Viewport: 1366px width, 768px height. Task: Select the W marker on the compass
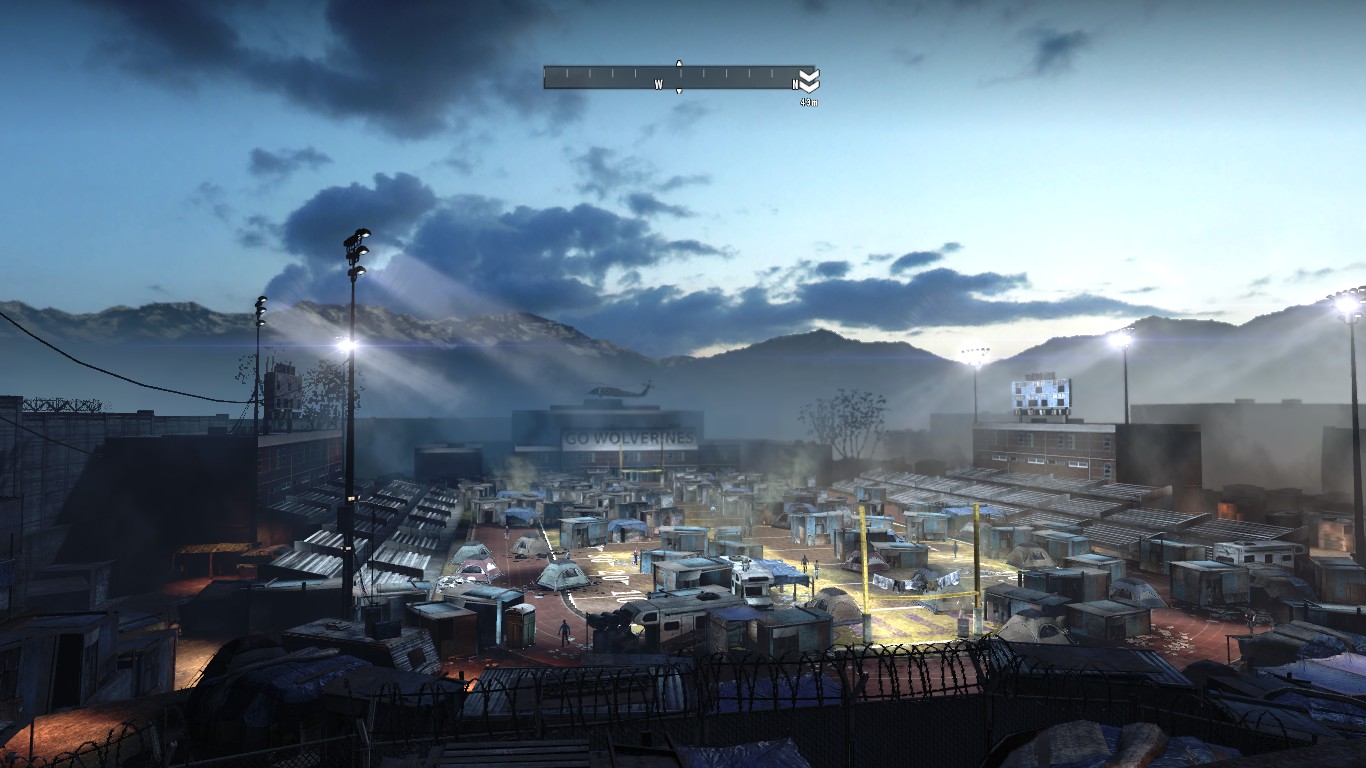point(659,84)
